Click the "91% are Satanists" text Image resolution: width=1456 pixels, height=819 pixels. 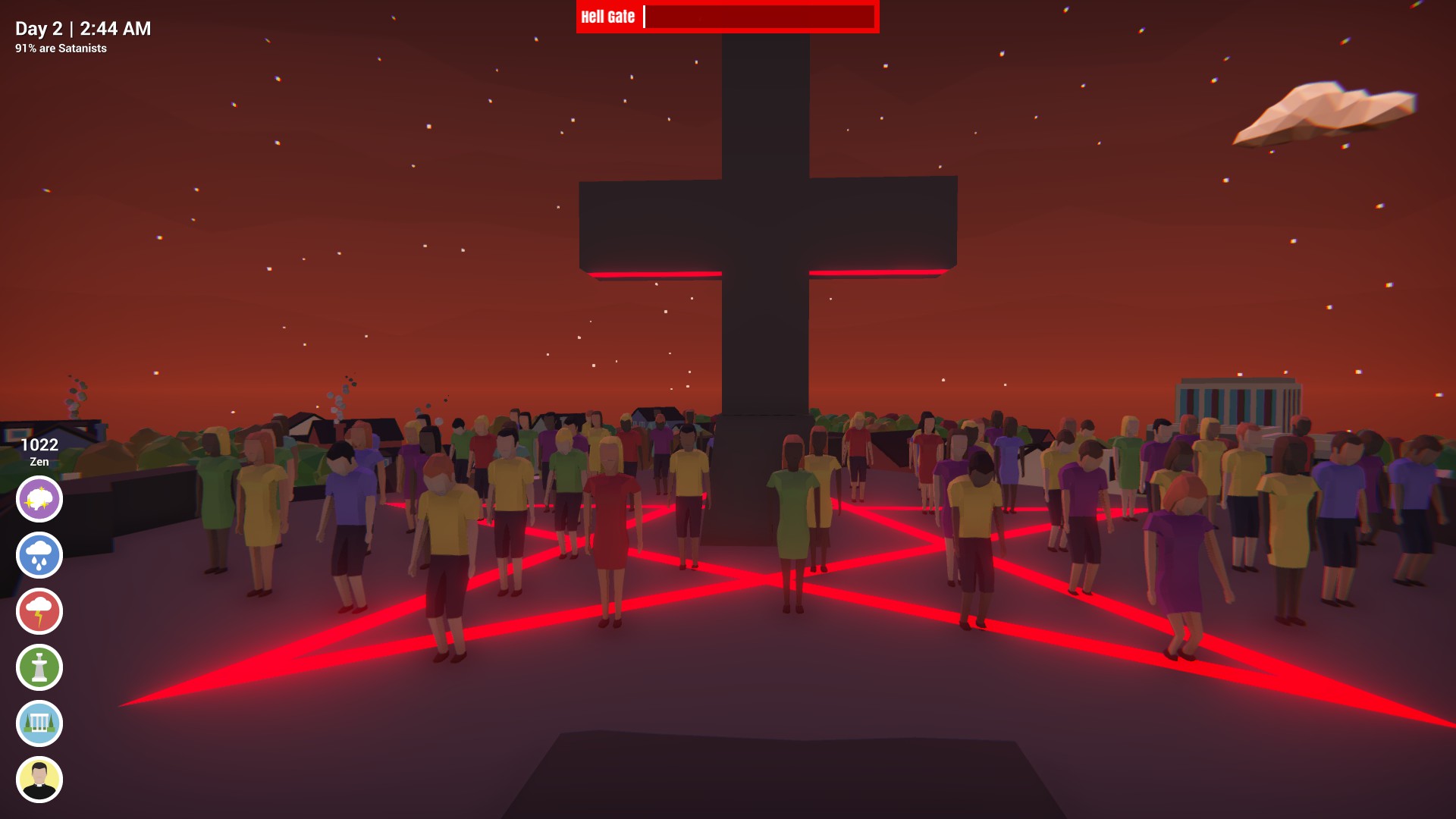point(59,50)
